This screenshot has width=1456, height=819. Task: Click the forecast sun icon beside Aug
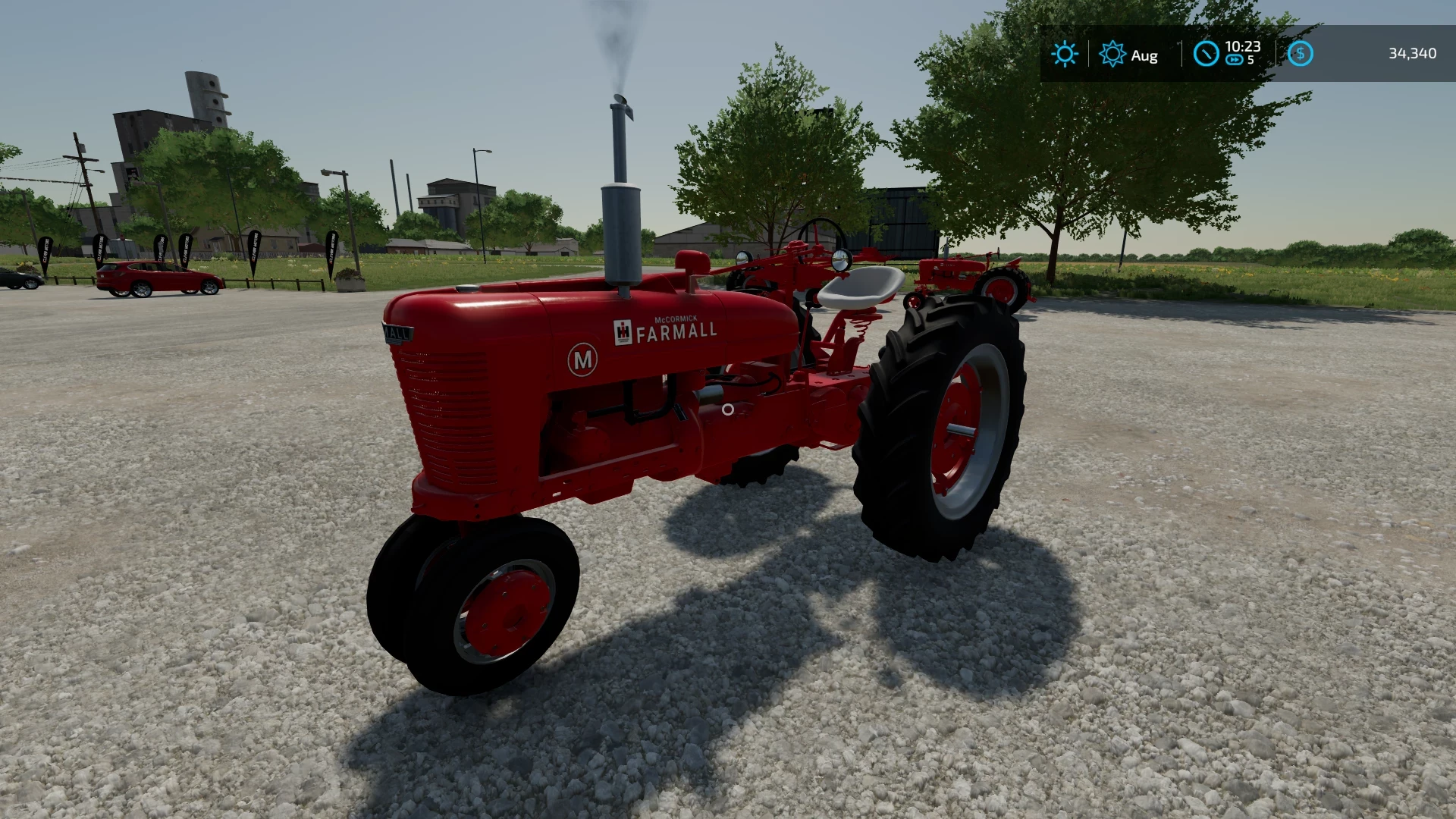coord(1111,54)
